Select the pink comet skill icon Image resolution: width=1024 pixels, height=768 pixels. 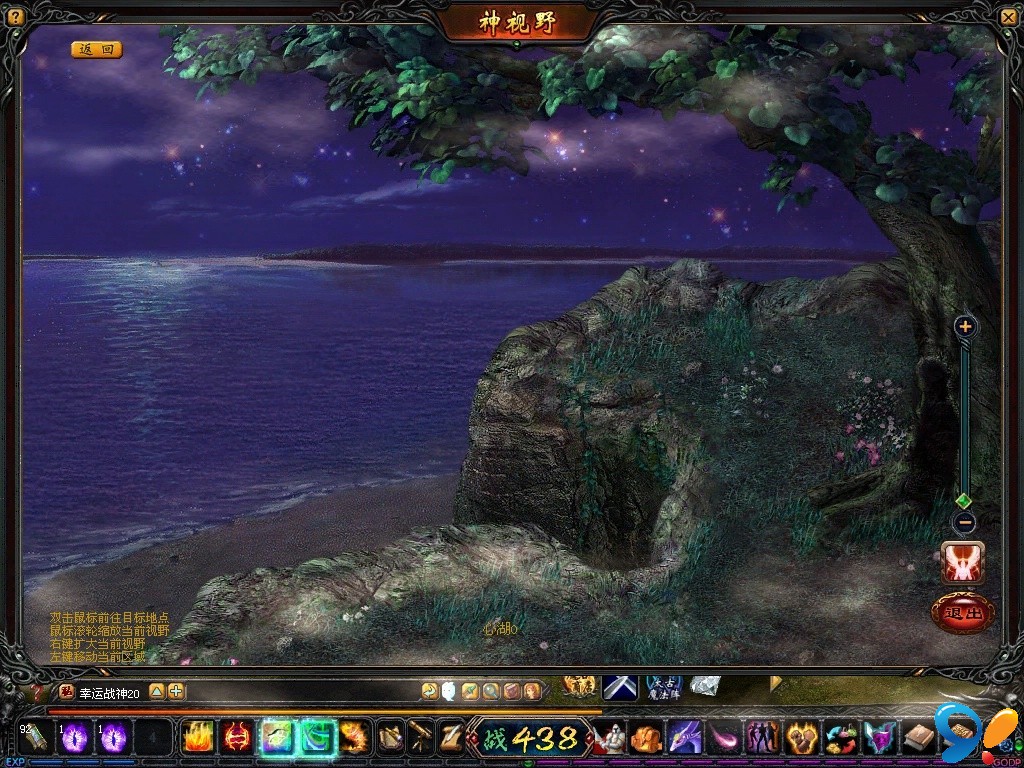(723, 738)
